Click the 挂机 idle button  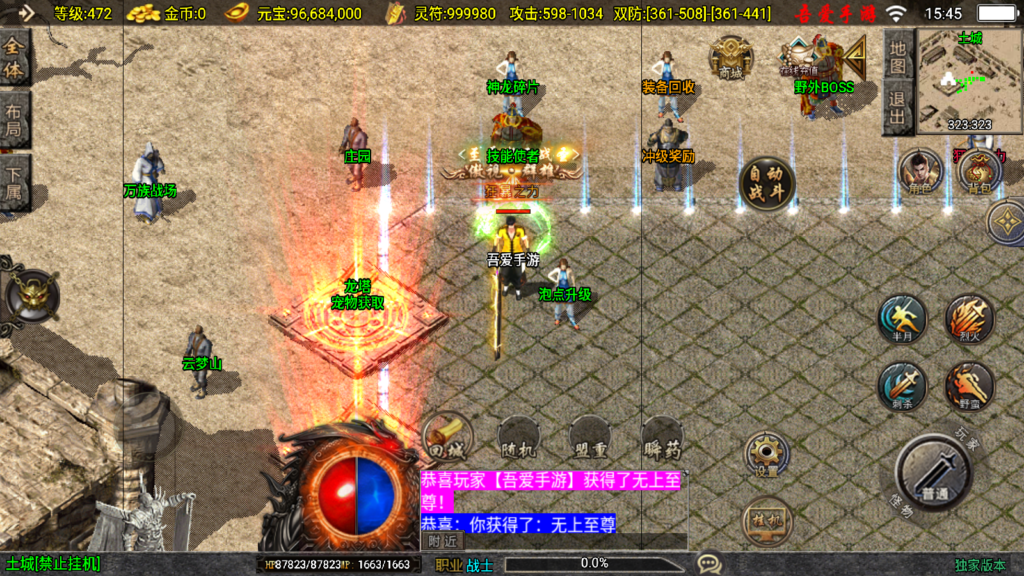(x=766, y=521)
